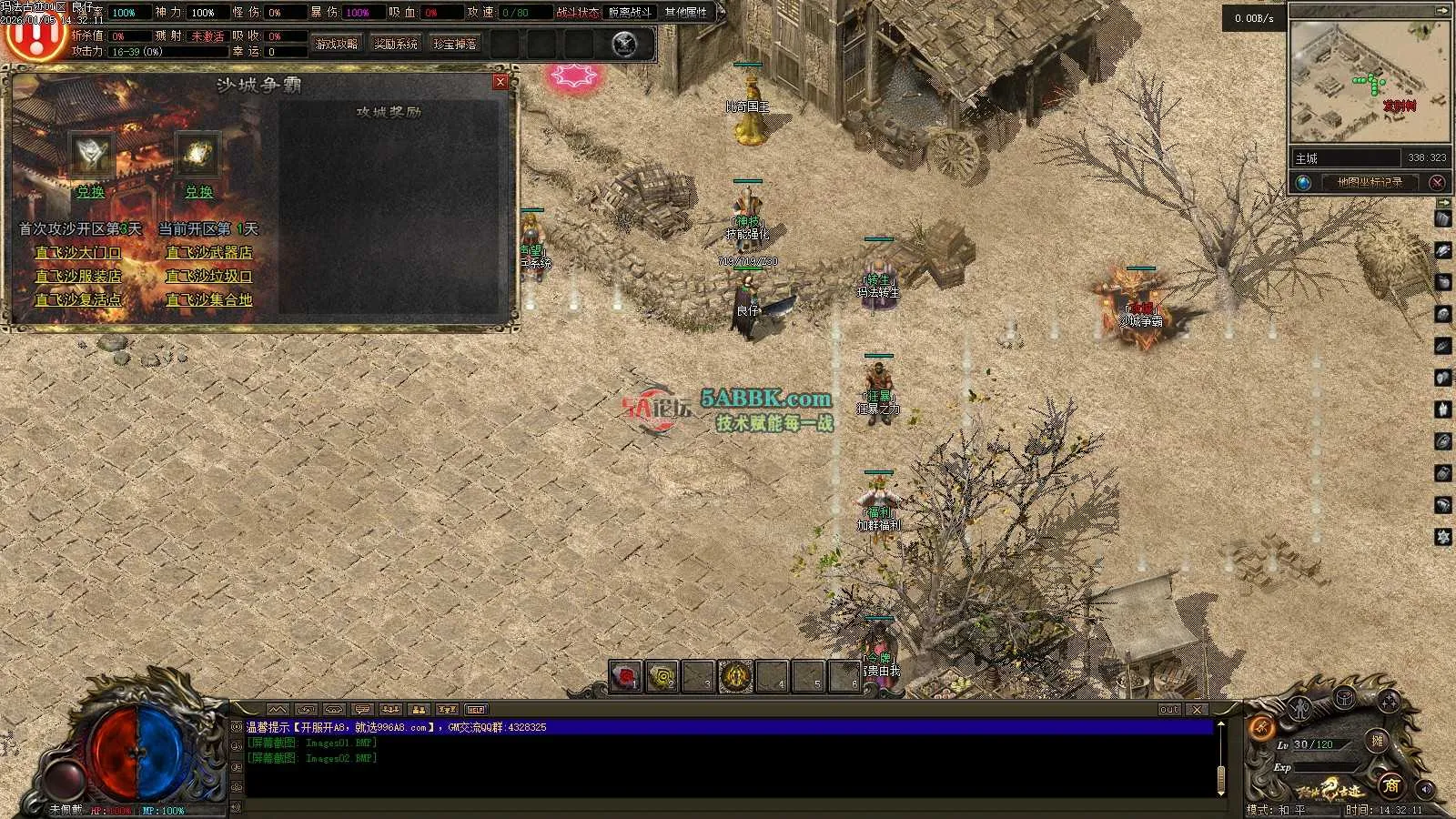
Task: Select the red item in hotbar slot 1
Action: point(625,677)
